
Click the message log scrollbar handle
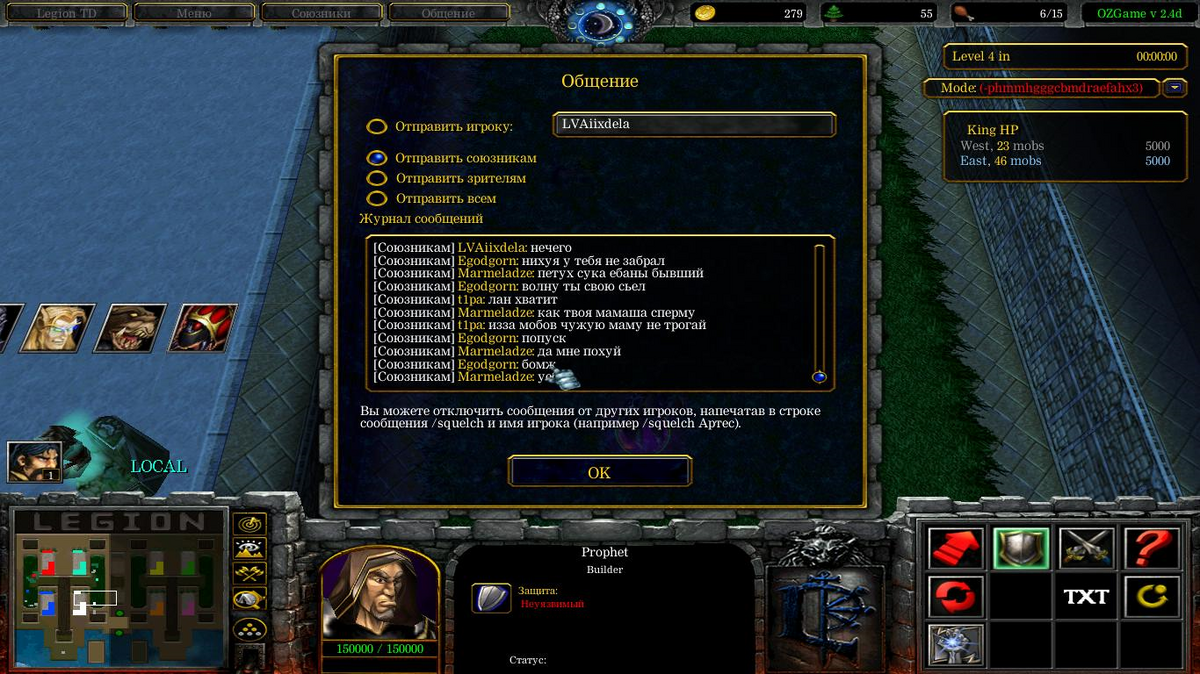819,377
